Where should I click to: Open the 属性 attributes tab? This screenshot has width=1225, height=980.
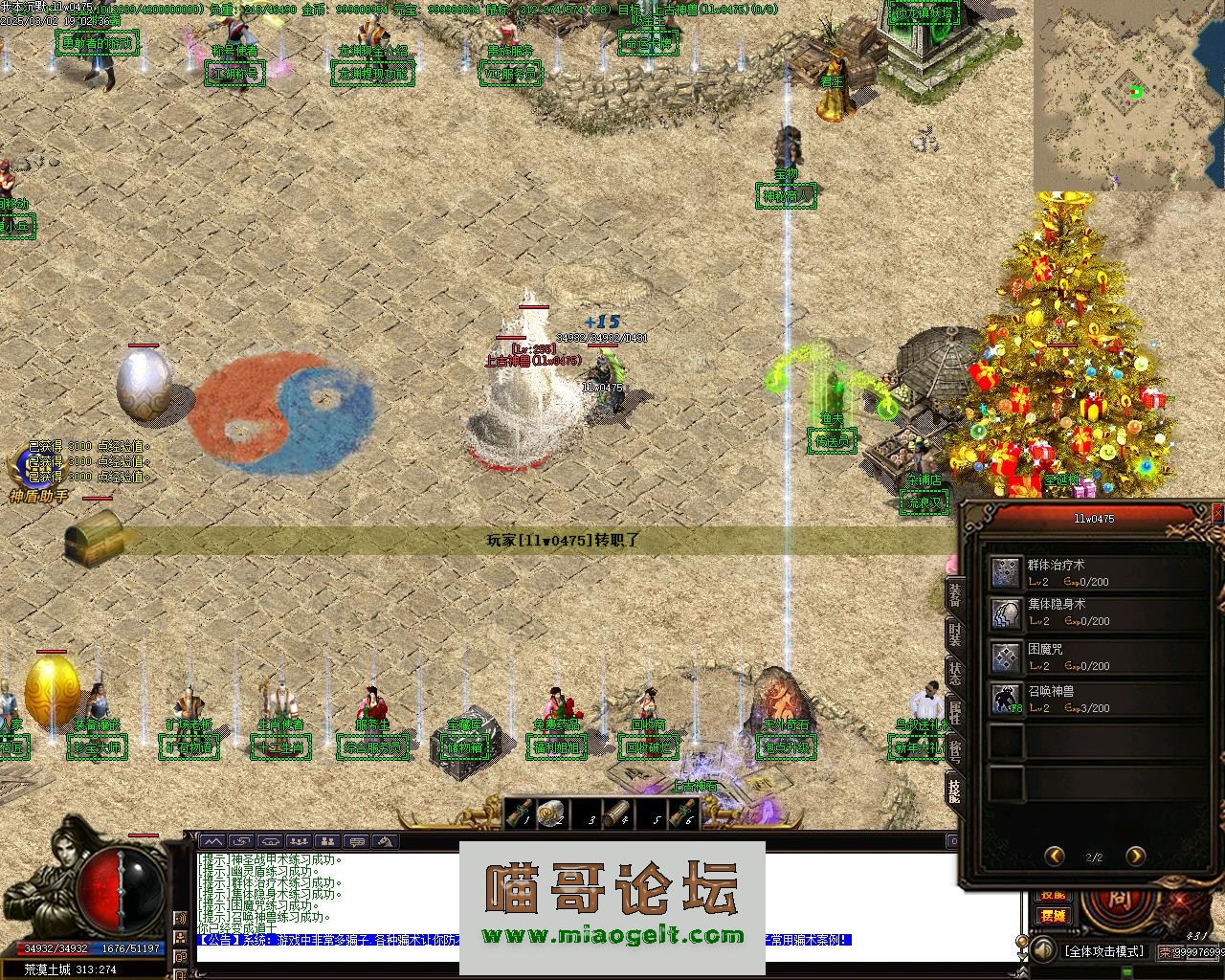954,711
